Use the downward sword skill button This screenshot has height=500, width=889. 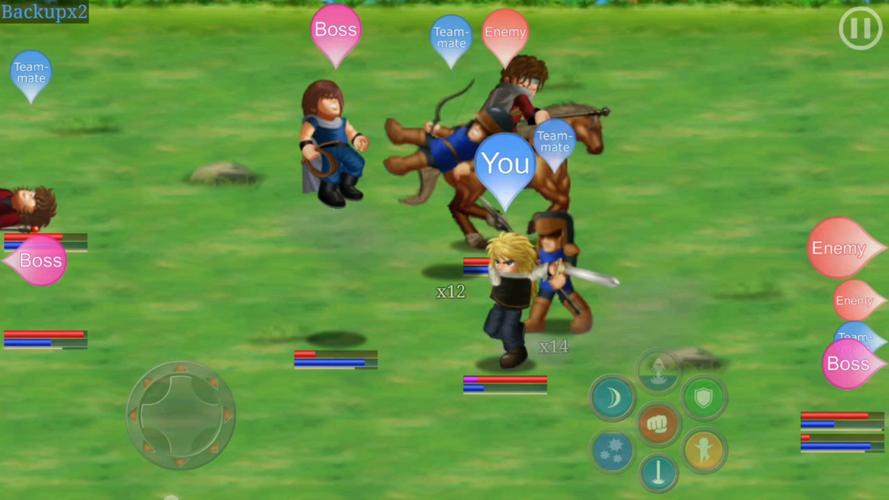tap(658, 473)
